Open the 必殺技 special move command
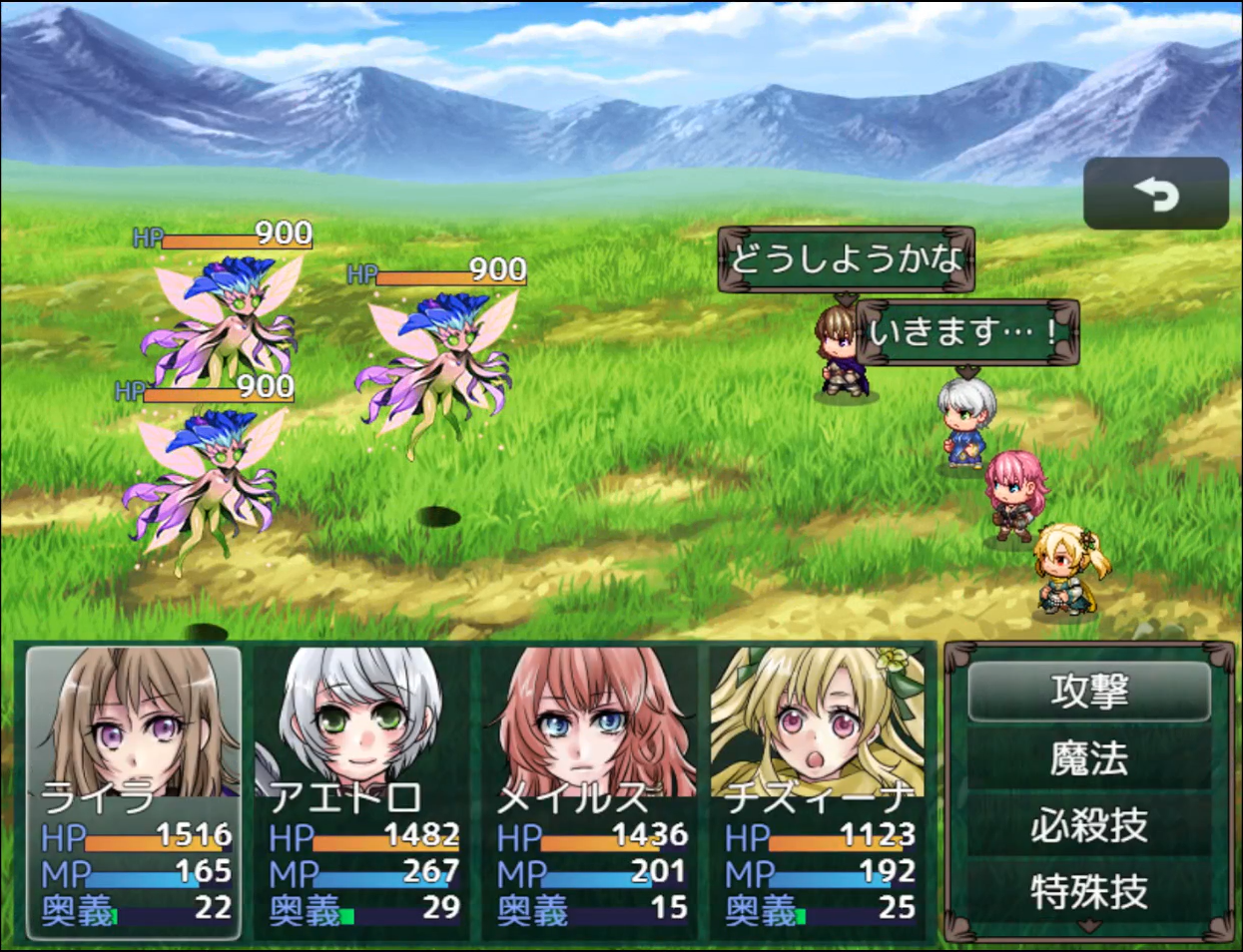Viewport: 1243px width, 952px height. [1088, 825]
